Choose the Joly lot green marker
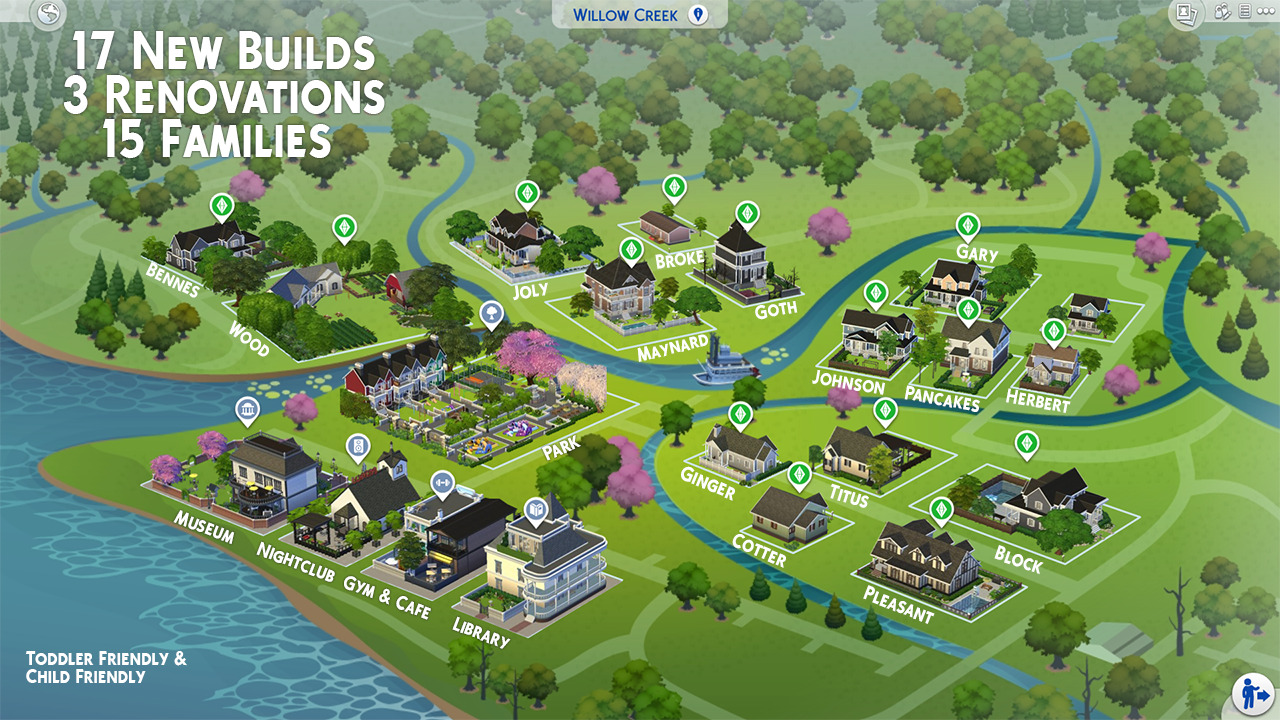 pos(527,192)
